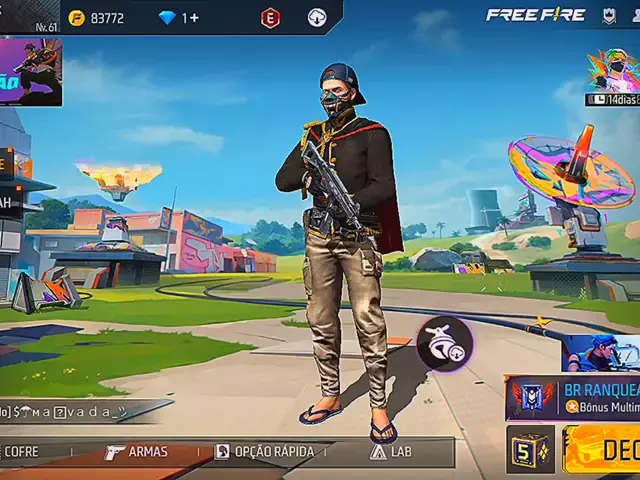Image resolution: width=640 pixels, height=480 pixels.
Task: Add diamonds via the diamond counter
Action: 179,18
